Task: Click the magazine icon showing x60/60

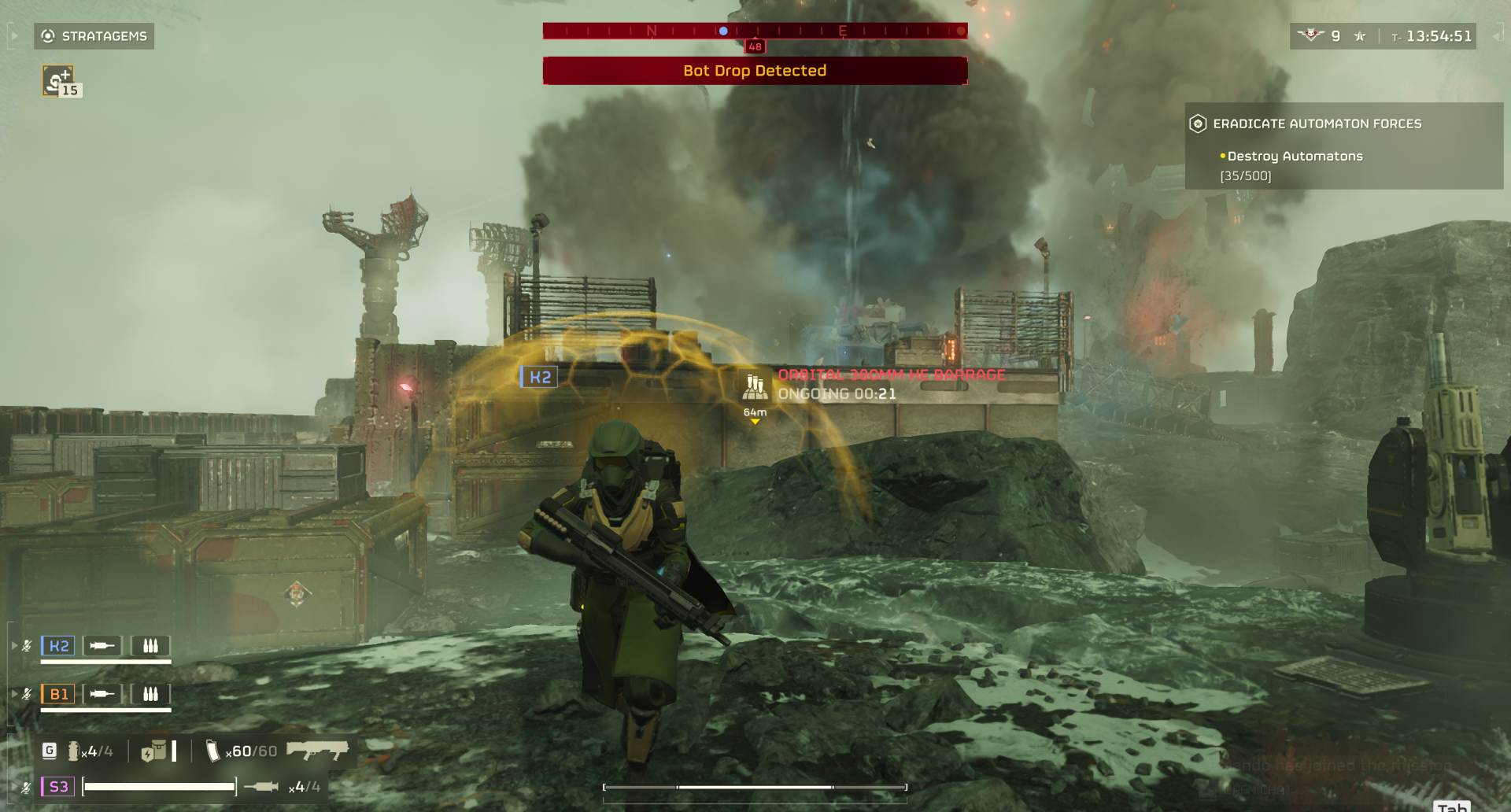Action: click(x=214, y=751)
